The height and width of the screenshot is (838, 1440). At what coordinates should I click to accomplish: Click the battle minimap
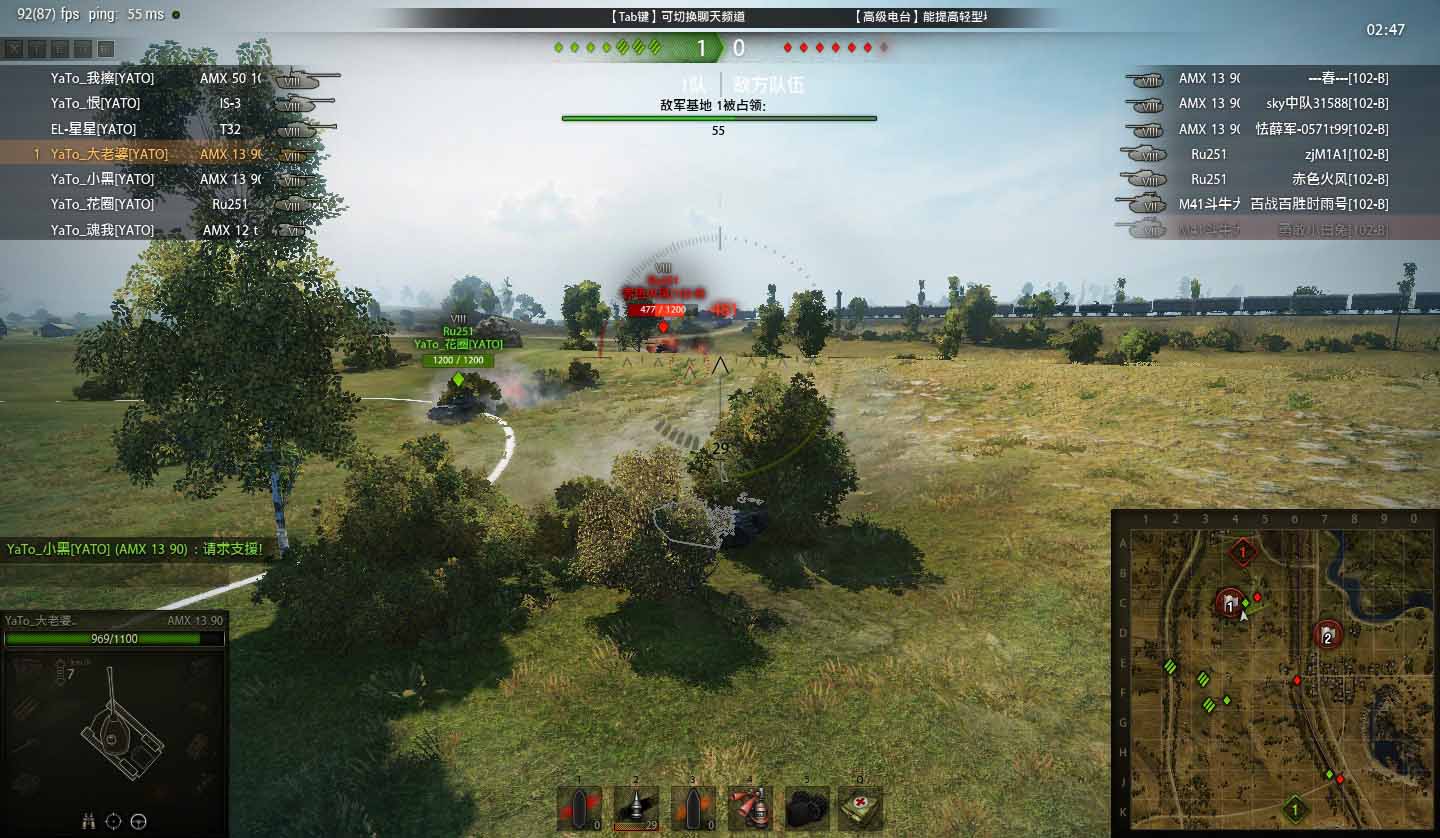point(1275,673)
